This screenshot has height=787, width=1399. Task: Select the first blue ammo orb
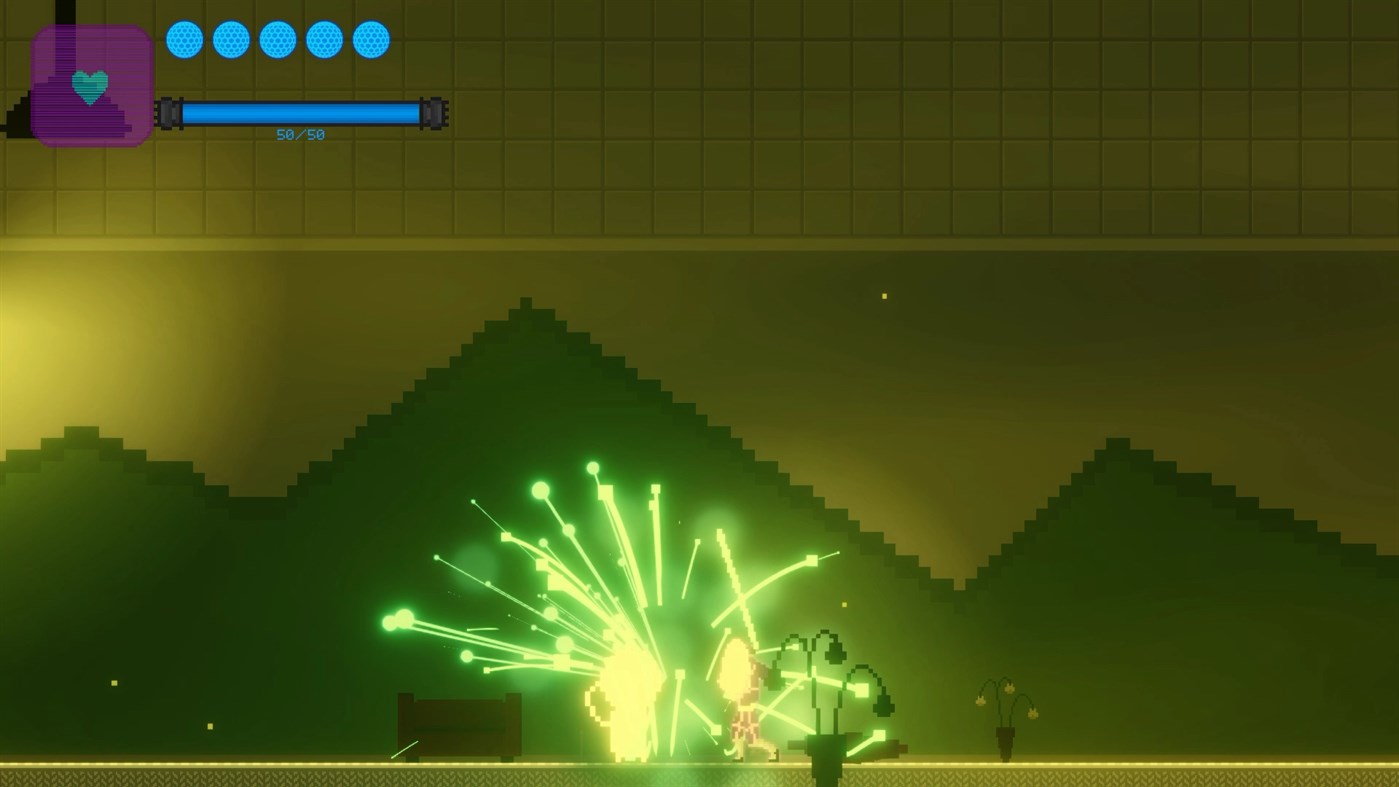(x=184, y=39)
